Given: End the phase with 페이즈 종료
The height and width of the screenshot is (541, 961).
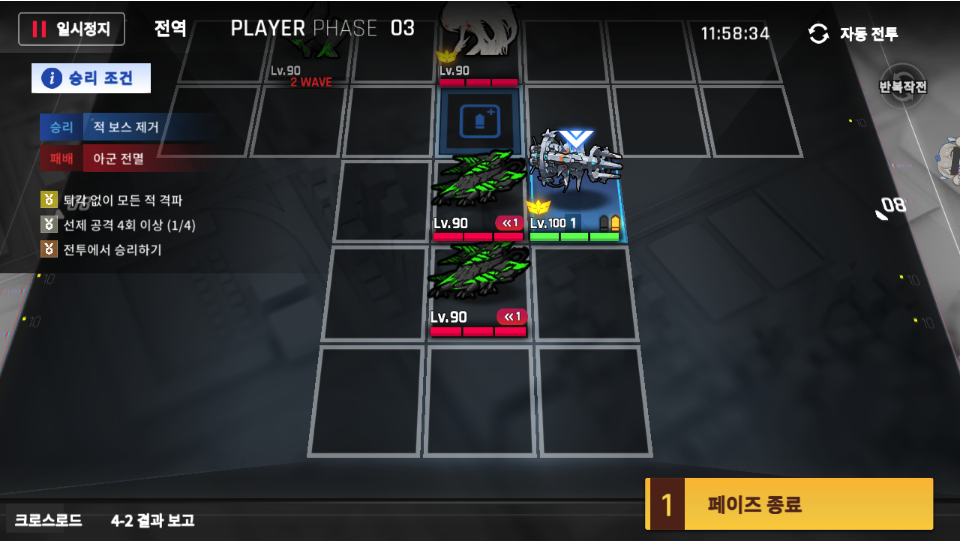Looking at the screenshot, I should pyautogui.click(x=789, y=505).
